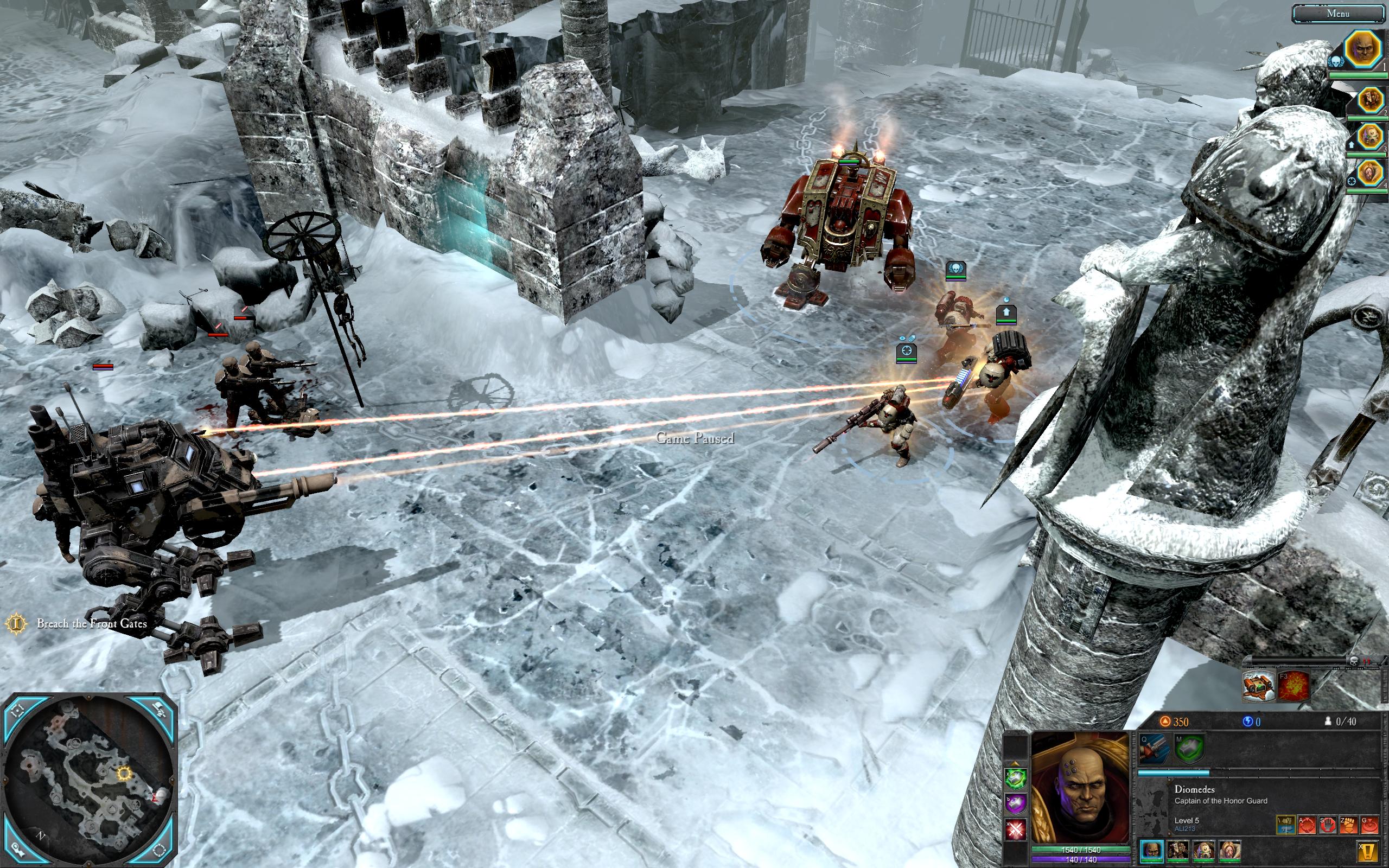This screenshot has width=1389, height=868.
Task: Issue the Stop command with the hand icon
Action: (x=1328, y=825)
